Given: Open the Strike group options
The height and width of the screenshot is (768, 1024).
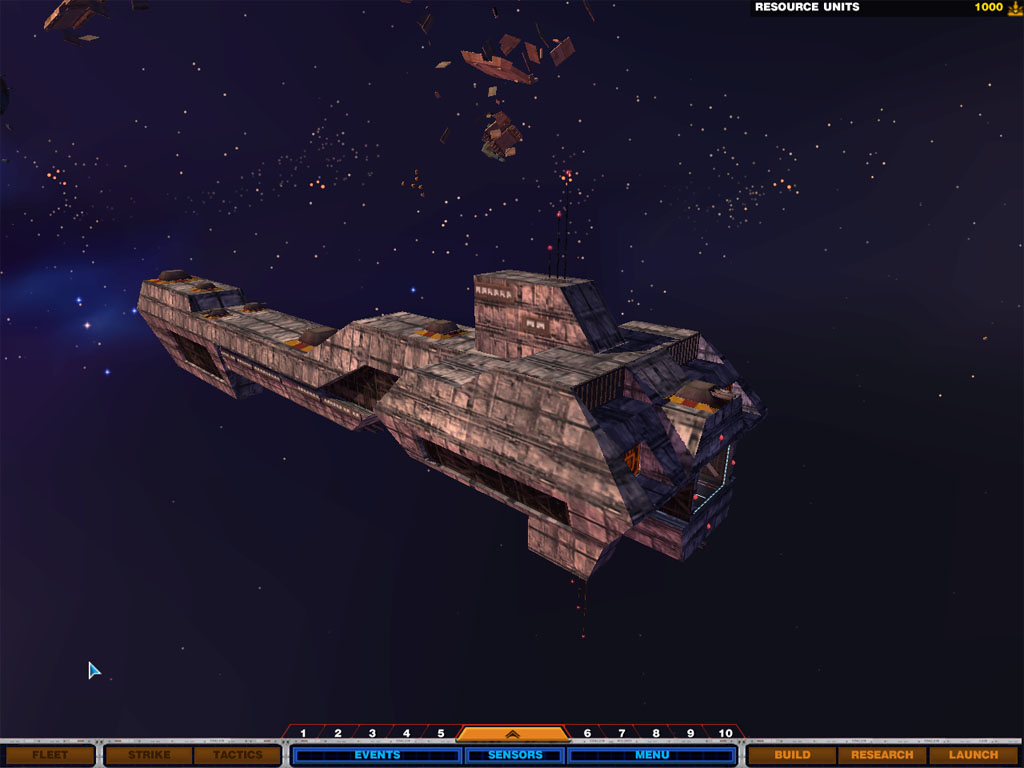Looking at the screenshot, I should pyautogui.click(x=149, y=755).
